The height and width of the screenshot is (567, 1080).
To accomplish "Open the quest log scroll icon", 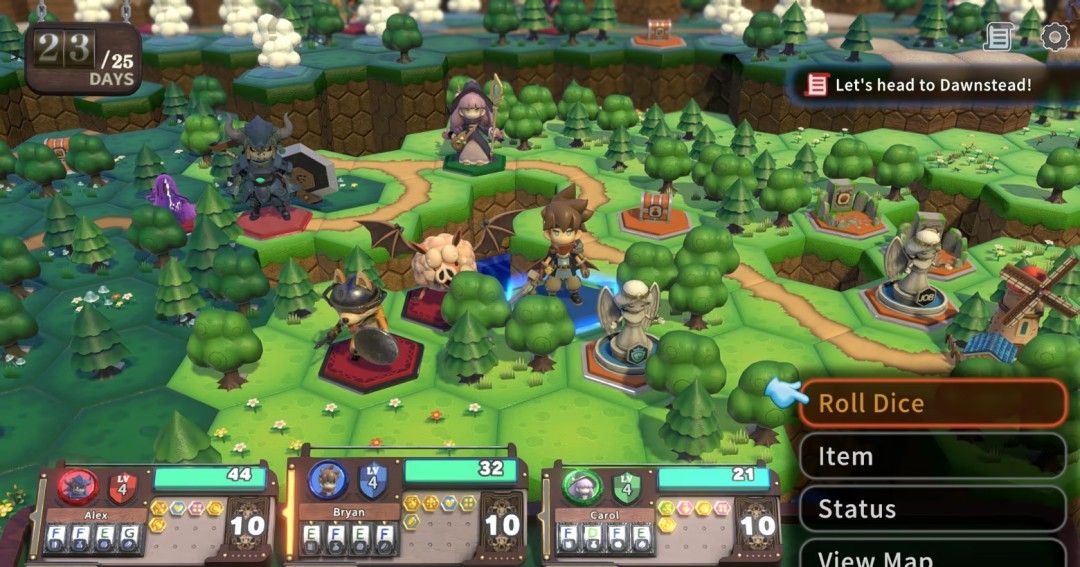I will tap(999, 38).
